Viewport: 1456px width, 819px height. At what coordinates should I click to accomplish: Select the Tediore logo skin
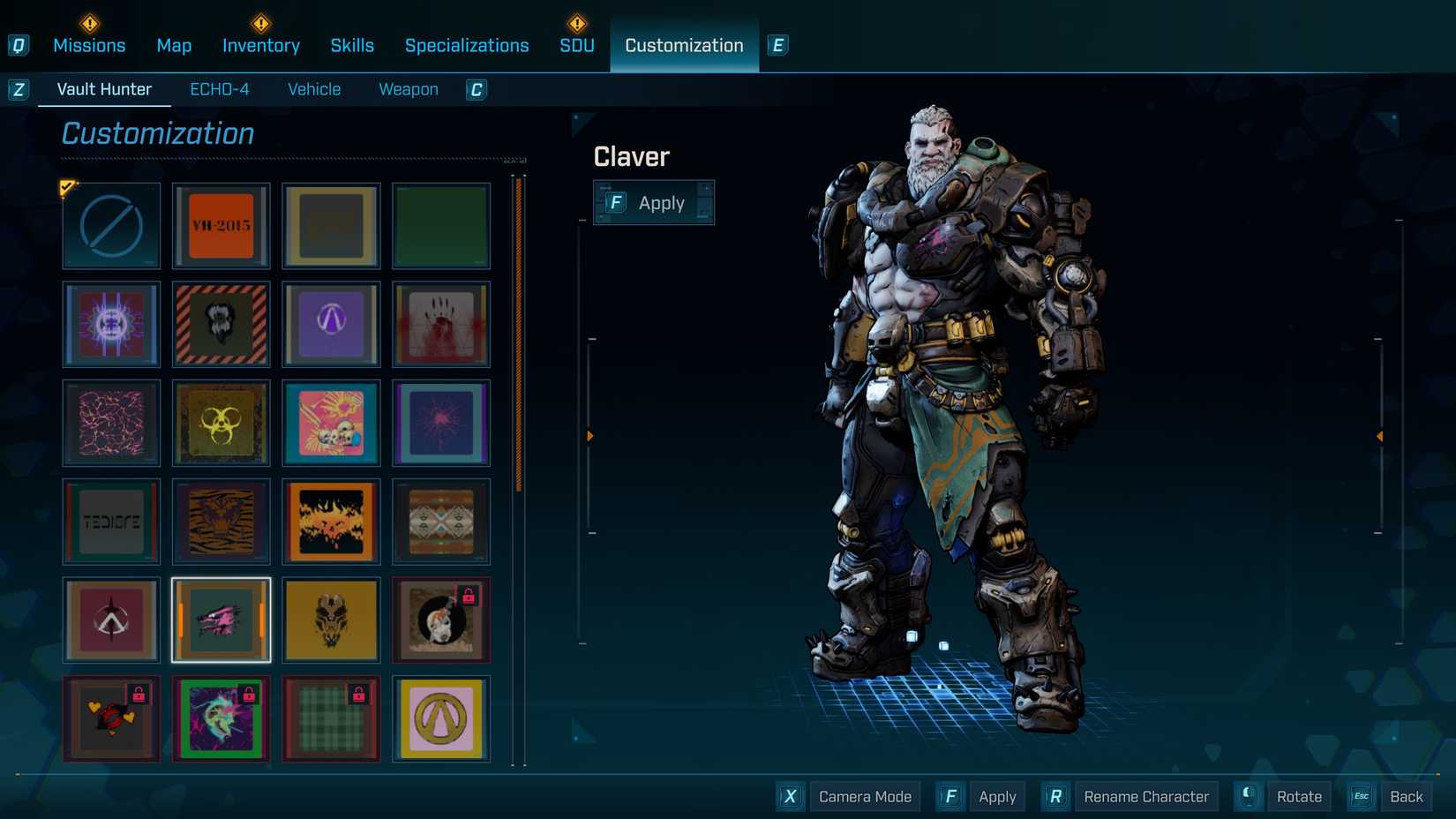(110, 522)
